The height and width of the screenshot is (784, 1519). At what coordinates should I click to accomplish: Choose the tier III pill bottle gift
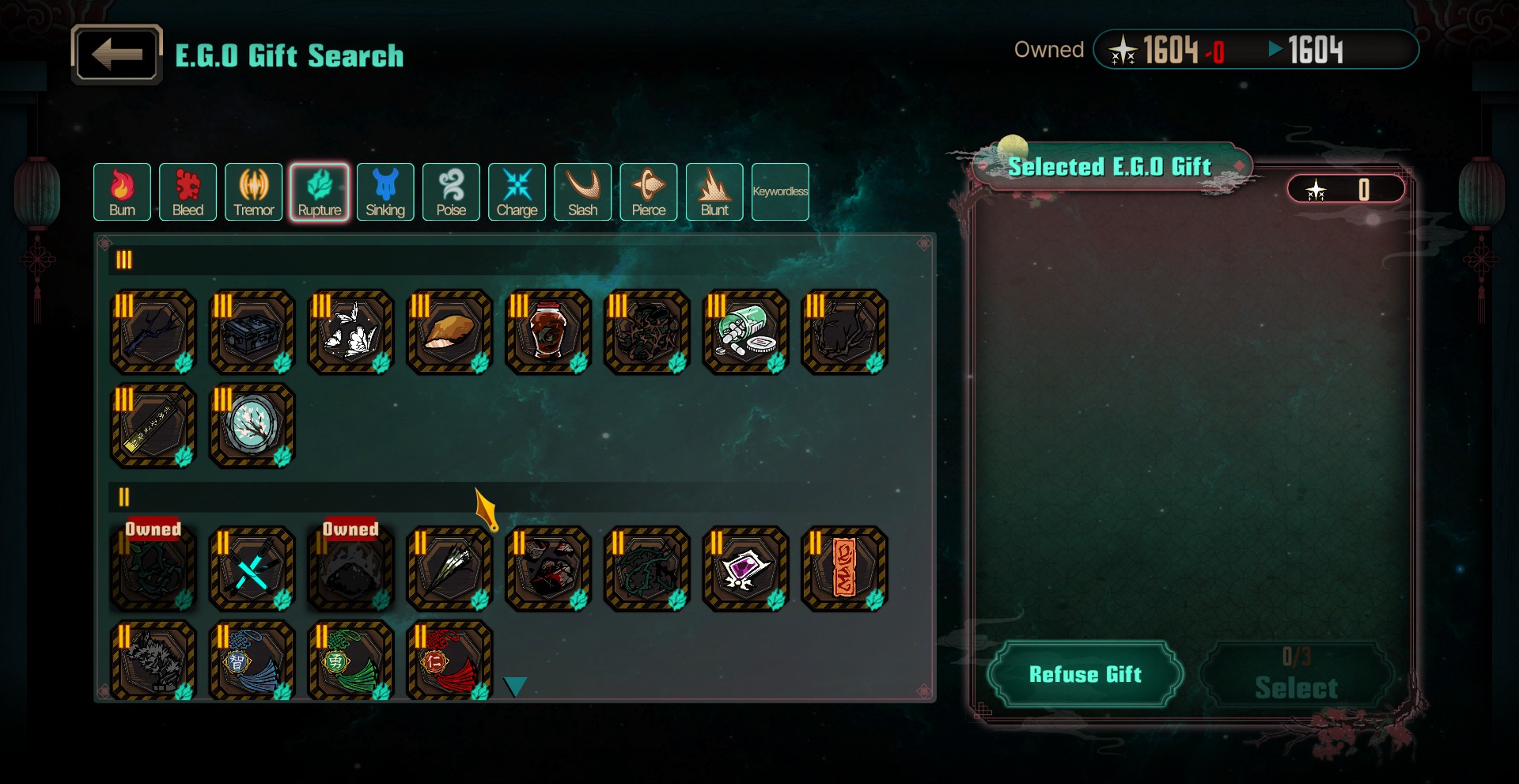pos(745,331)
